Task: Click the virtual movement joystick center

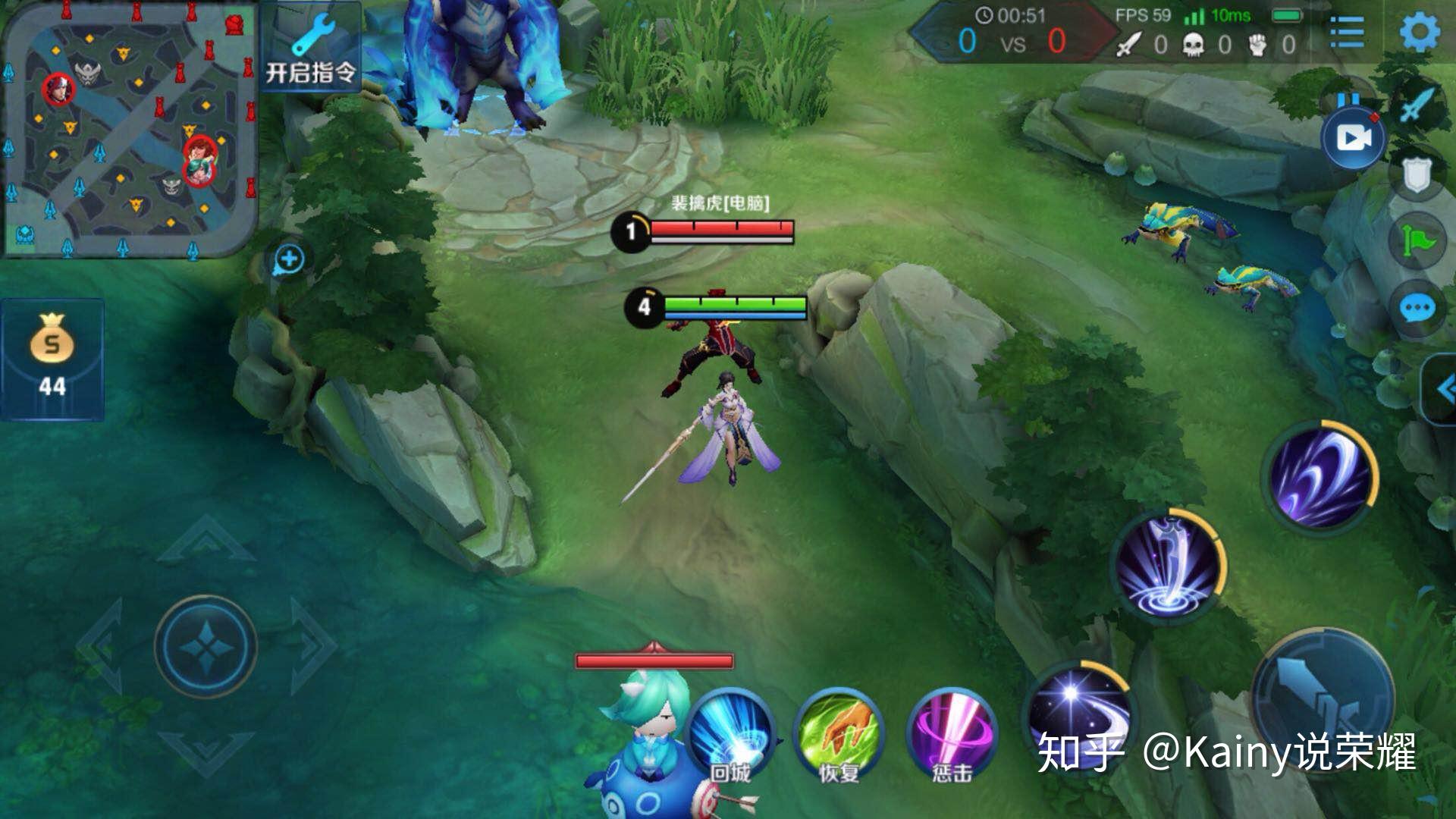Action: [206, 647]
